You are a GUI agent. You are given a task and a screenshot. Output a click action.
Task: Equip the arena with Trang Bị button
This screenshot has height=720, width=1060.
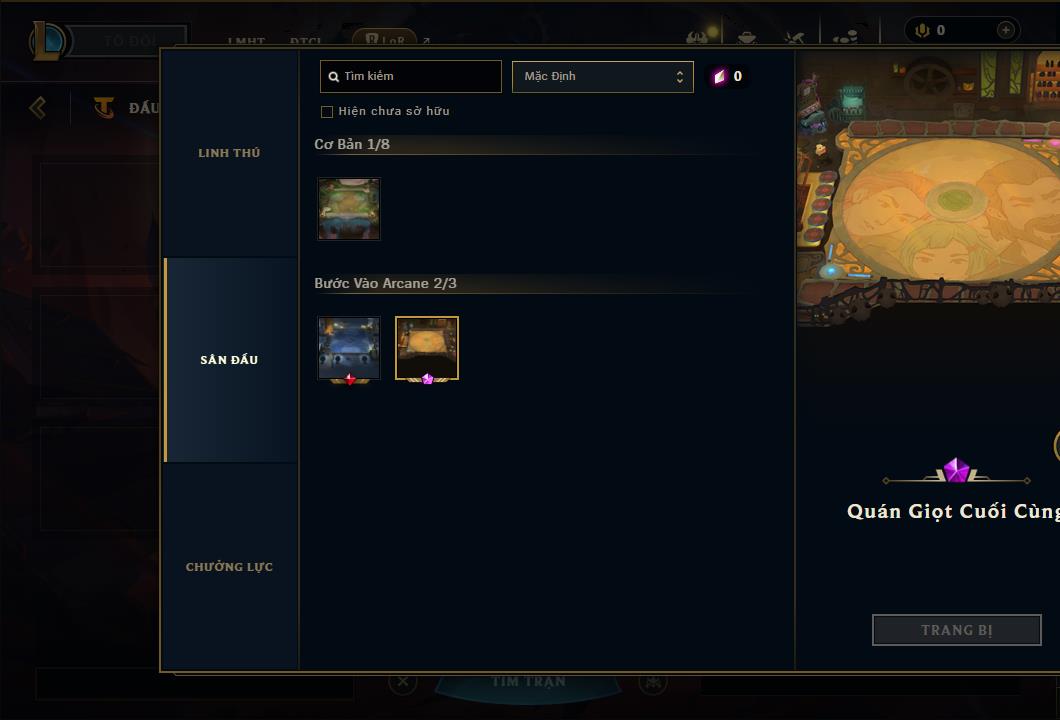pyautogui.click(x=956, y=630)
